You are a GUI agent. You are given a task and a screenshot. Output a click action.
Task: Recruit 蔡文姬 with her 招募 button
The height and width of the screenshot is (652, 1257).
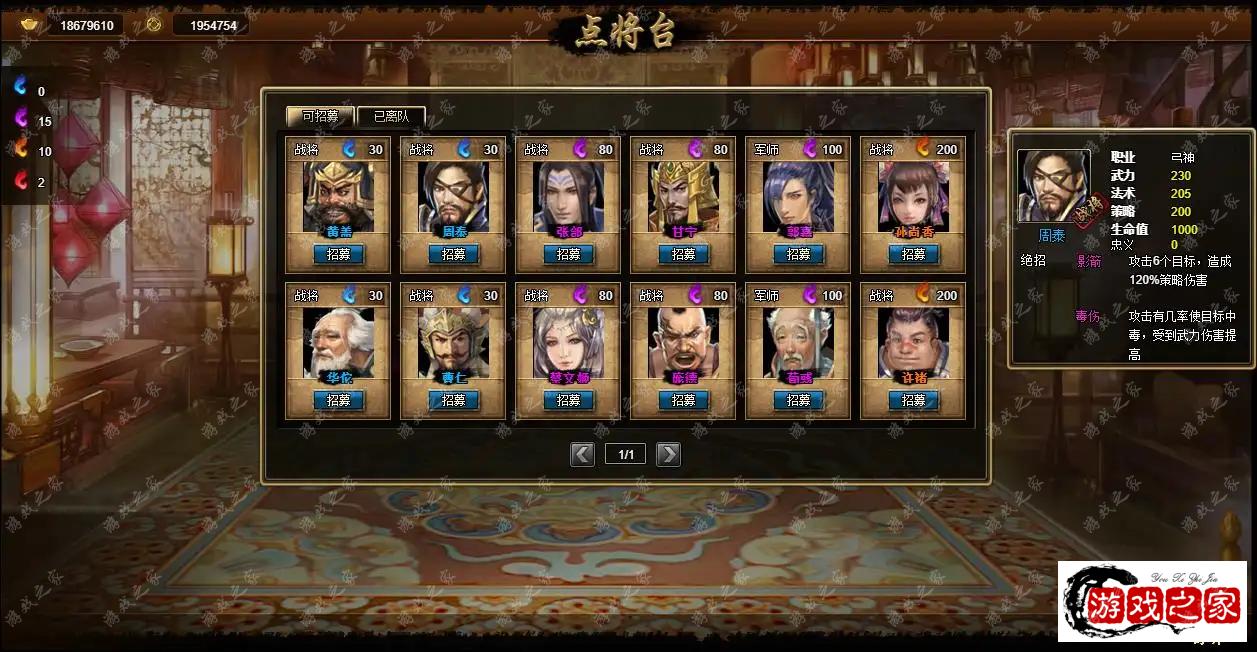[568, 400]
